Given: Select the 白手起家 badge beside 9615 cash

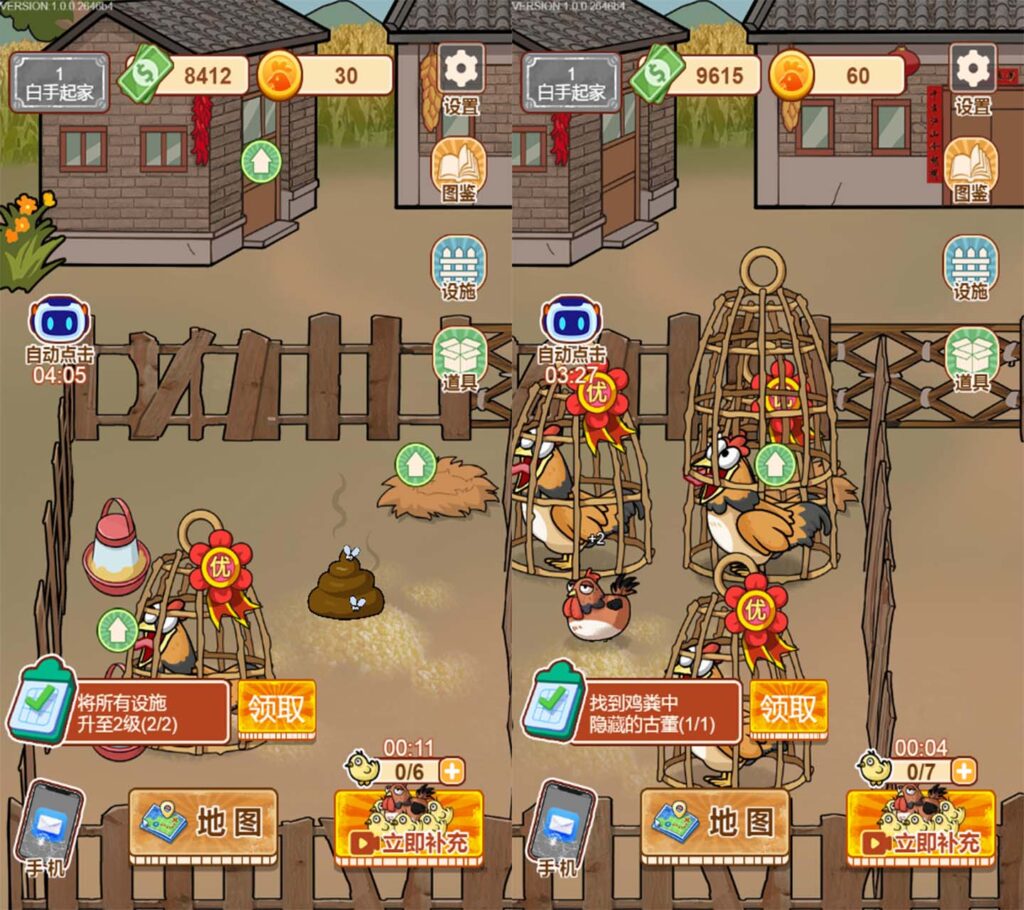Looking at the screenshot, I should pyautogui.click(x=572, y=82).
